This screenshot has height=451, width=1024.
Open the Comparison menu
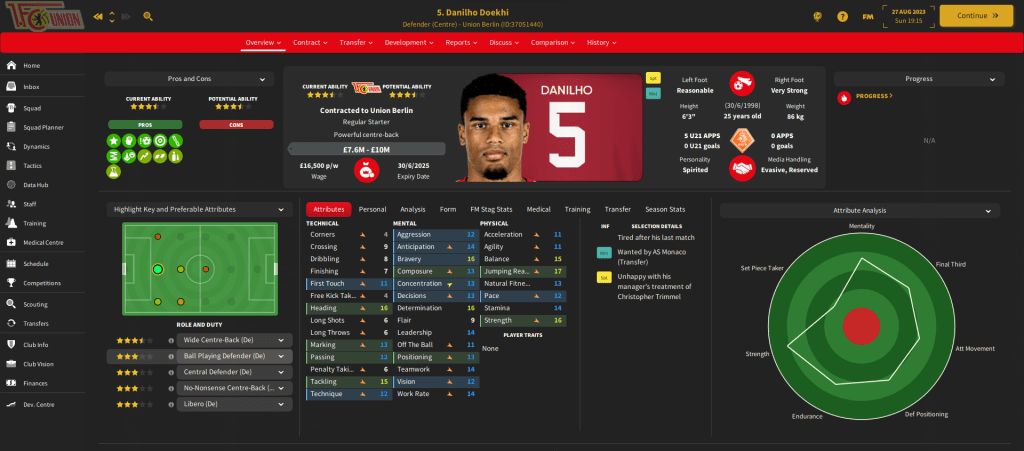(553, 43)
